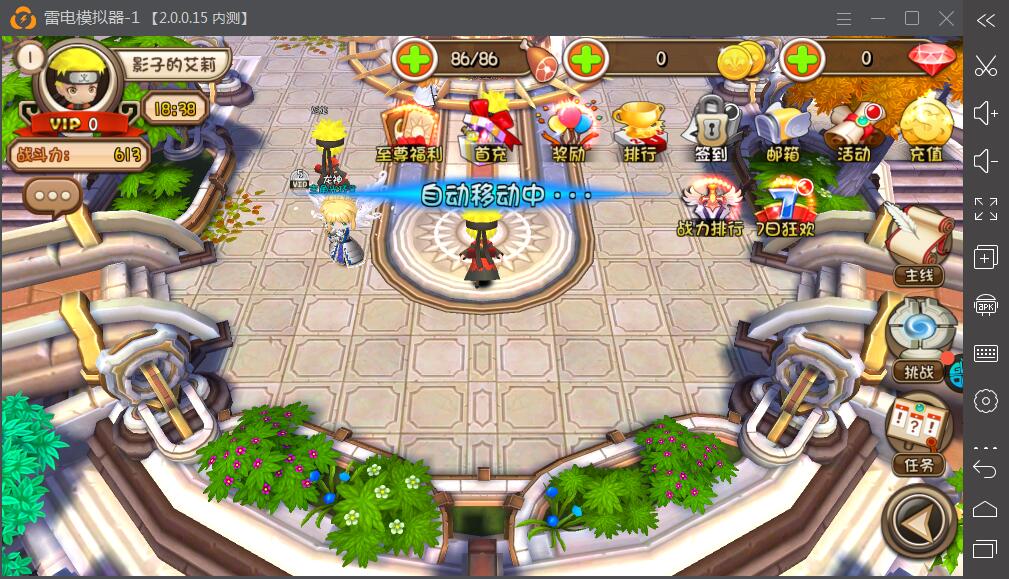Close the emulator window
This screenshot has height=579, width=1009.
coord(946,18)
